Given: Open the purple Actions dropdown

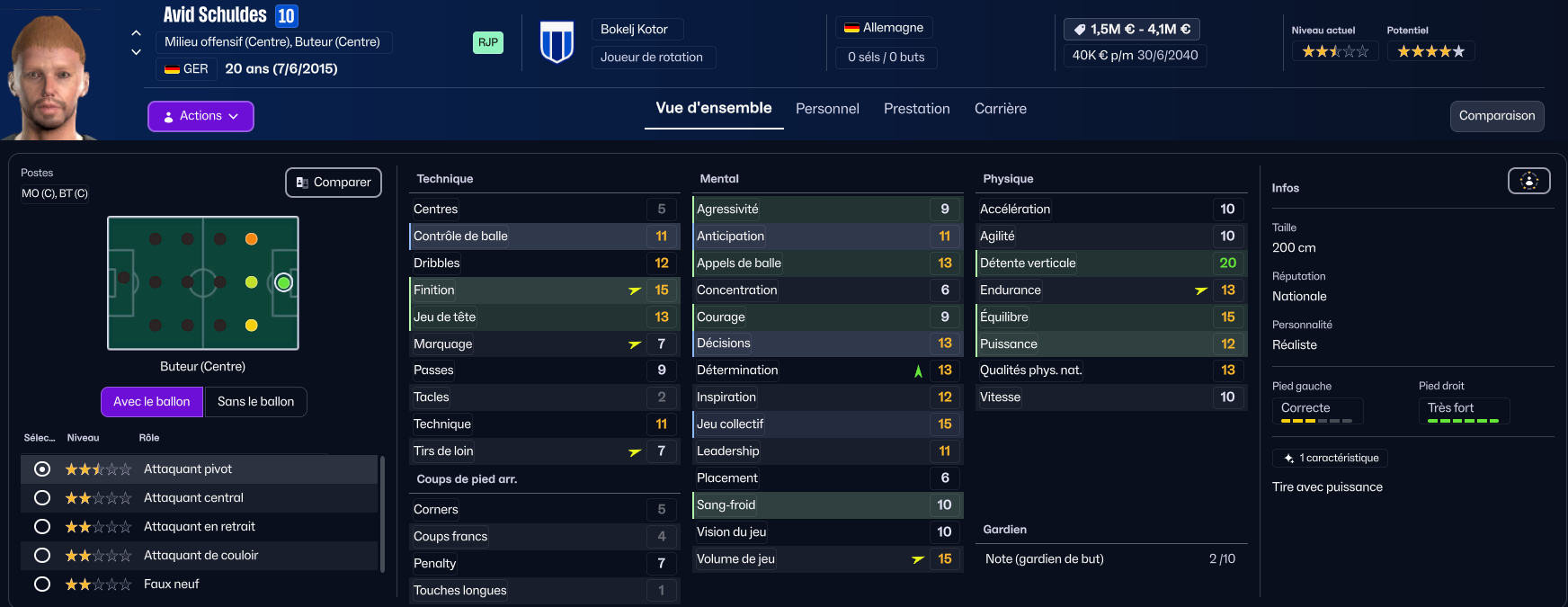Looking at the screenshot, I should [x=200, y=116].
